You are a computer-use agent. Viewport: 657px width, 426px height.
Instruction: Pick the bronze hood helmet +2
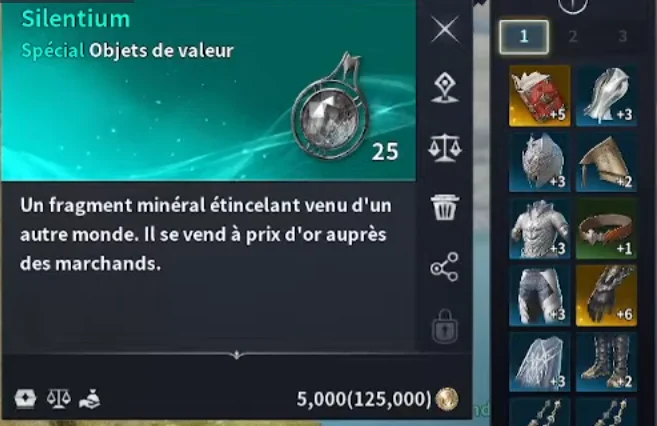click(606, 162)
